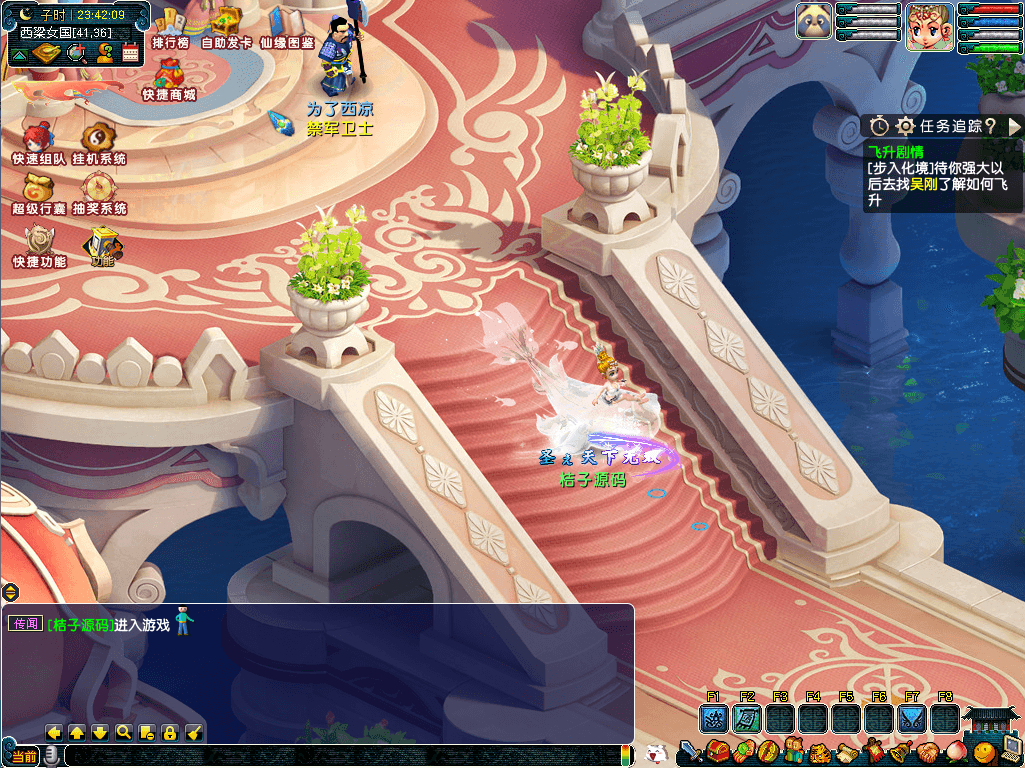1025x768 pixels.
Task: Open the 自助发卡 treasure chest icon
Action: coord(226,25)
